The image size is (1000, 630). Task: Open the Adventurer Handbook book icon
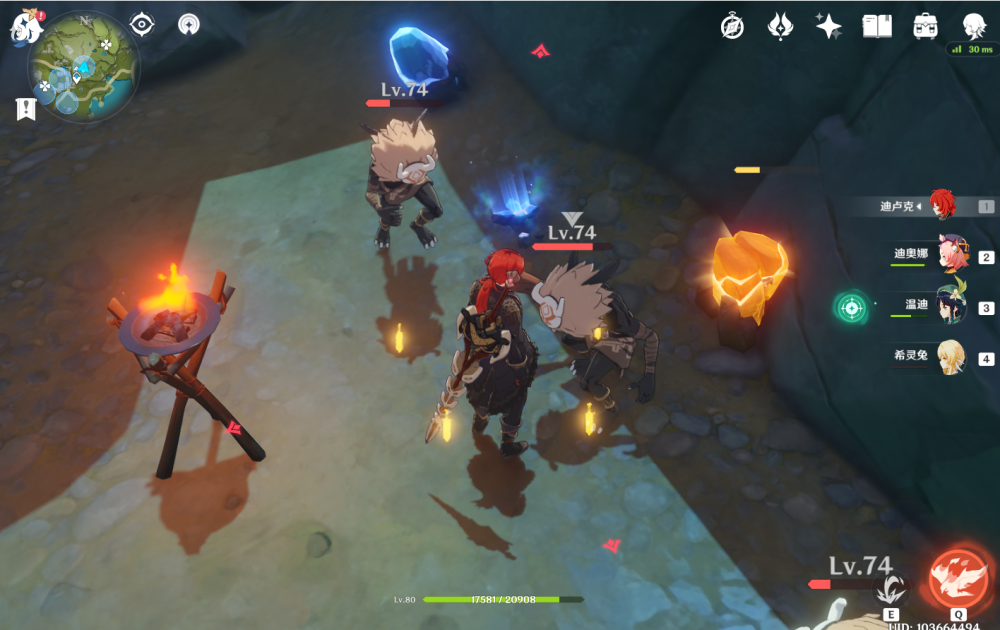click(877, 27)
